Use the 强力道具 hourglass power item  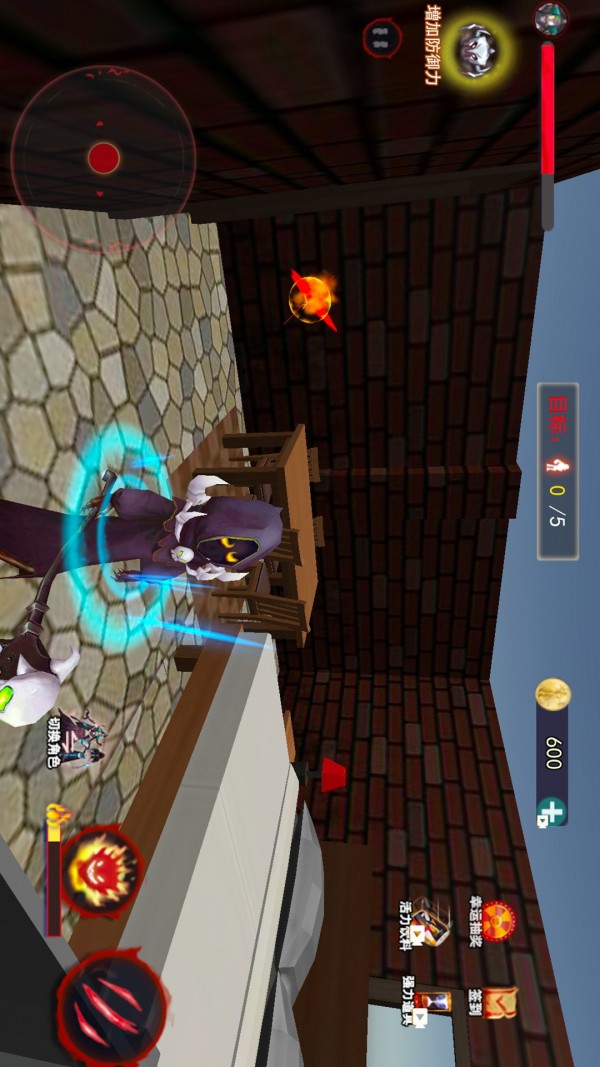[432, 1001]
